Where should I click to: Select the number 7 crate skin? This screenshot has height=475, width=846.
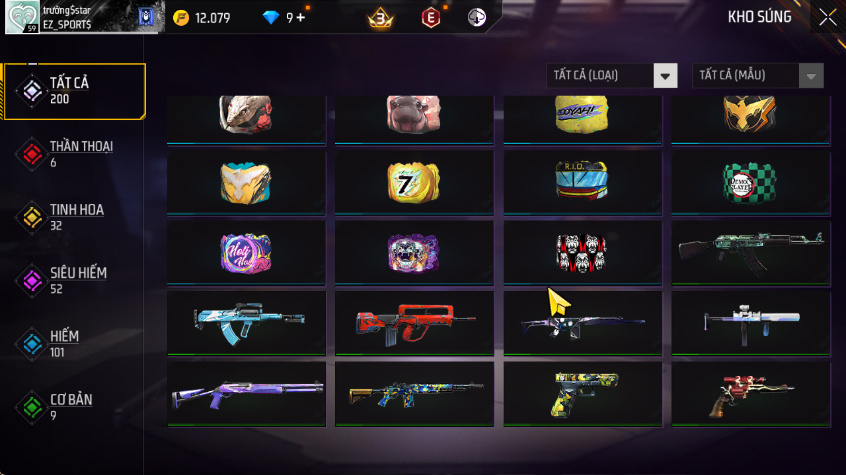click(413, 181)
